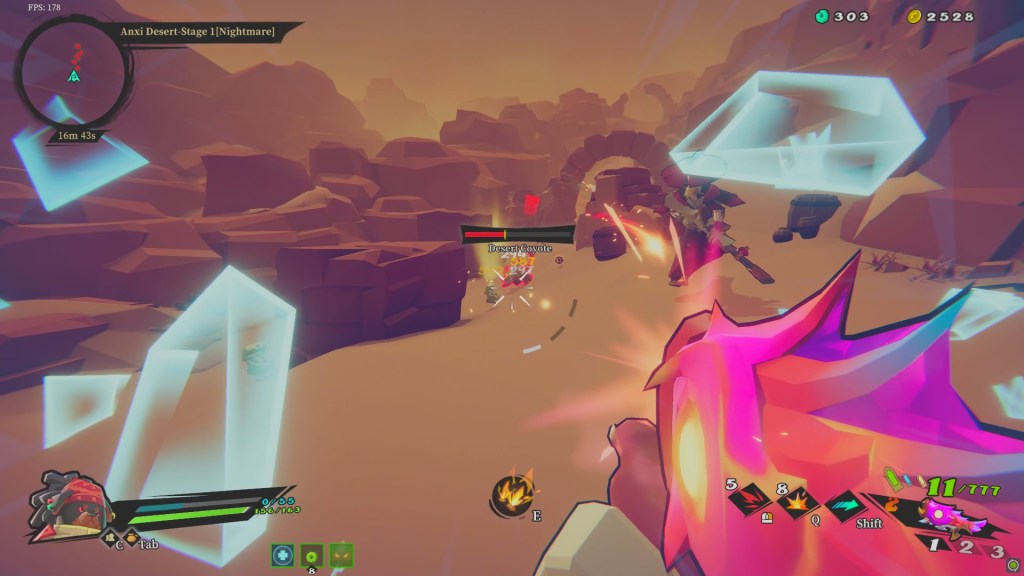Switch to weapon slot 3
This screenshot has height=576, width=1024.
click(x=995, y=550)
